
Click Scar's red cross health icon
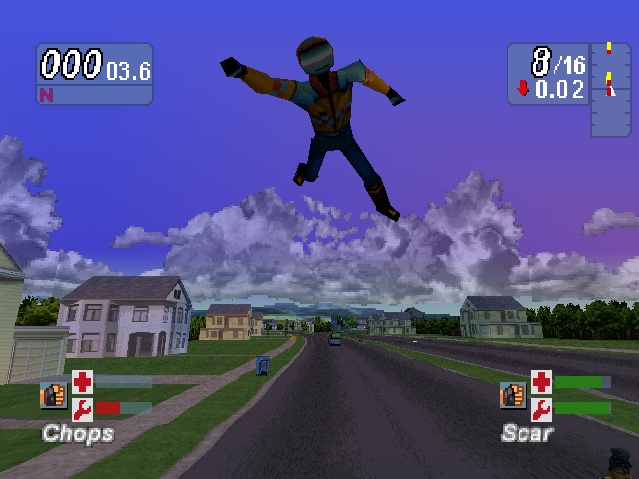pos(541,382)
